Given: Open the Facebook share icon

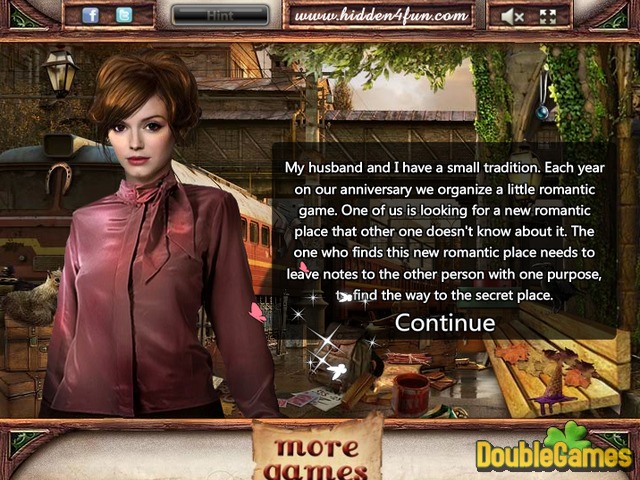Looking at the screenshot, I should (91, 15).
